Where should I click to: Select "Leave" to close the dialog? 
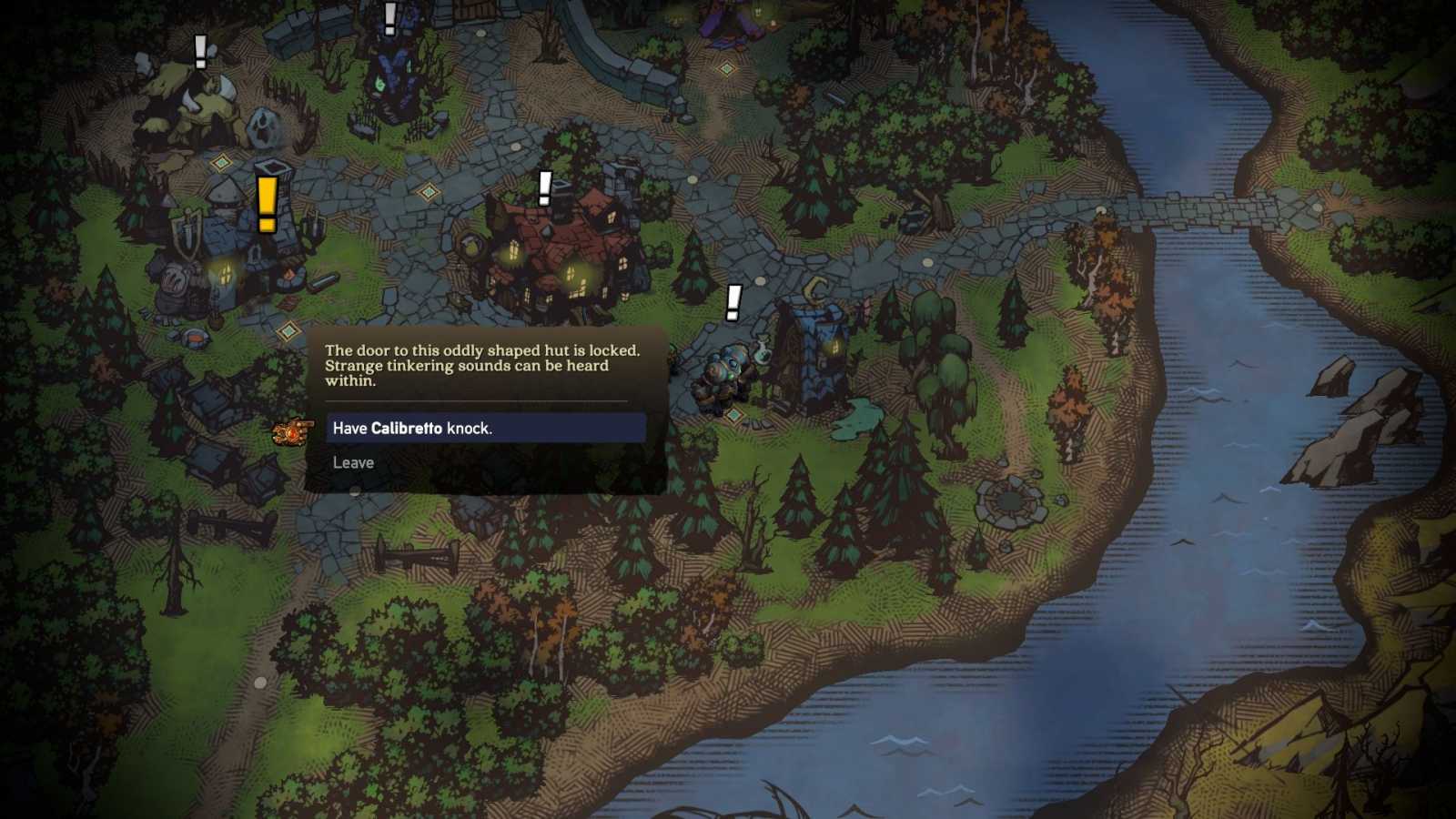(x=353, y=462)
